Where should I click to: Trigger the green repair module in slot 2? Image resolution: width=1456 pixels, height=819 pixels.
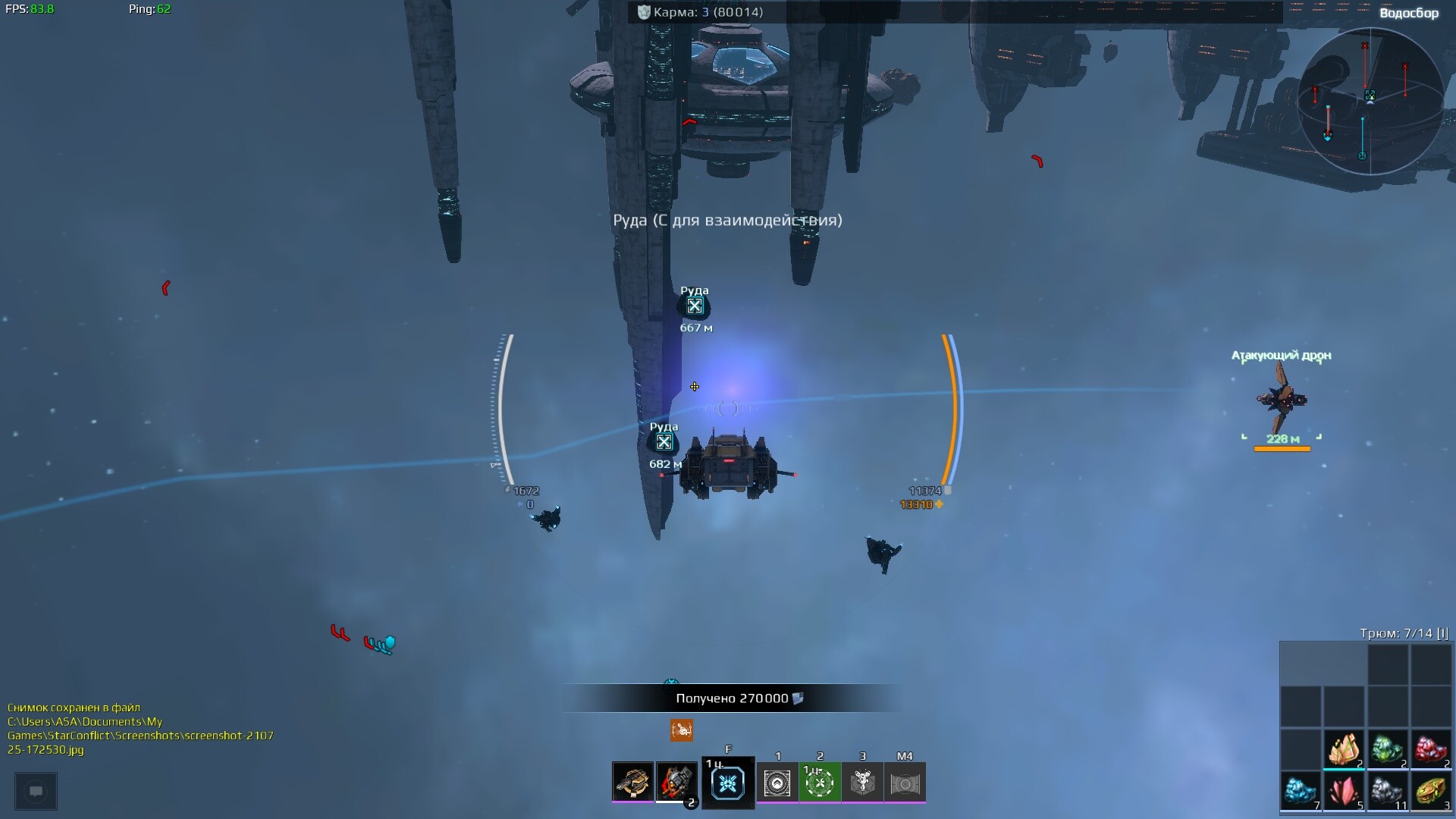pyautogui.click(x=820, y=783)
